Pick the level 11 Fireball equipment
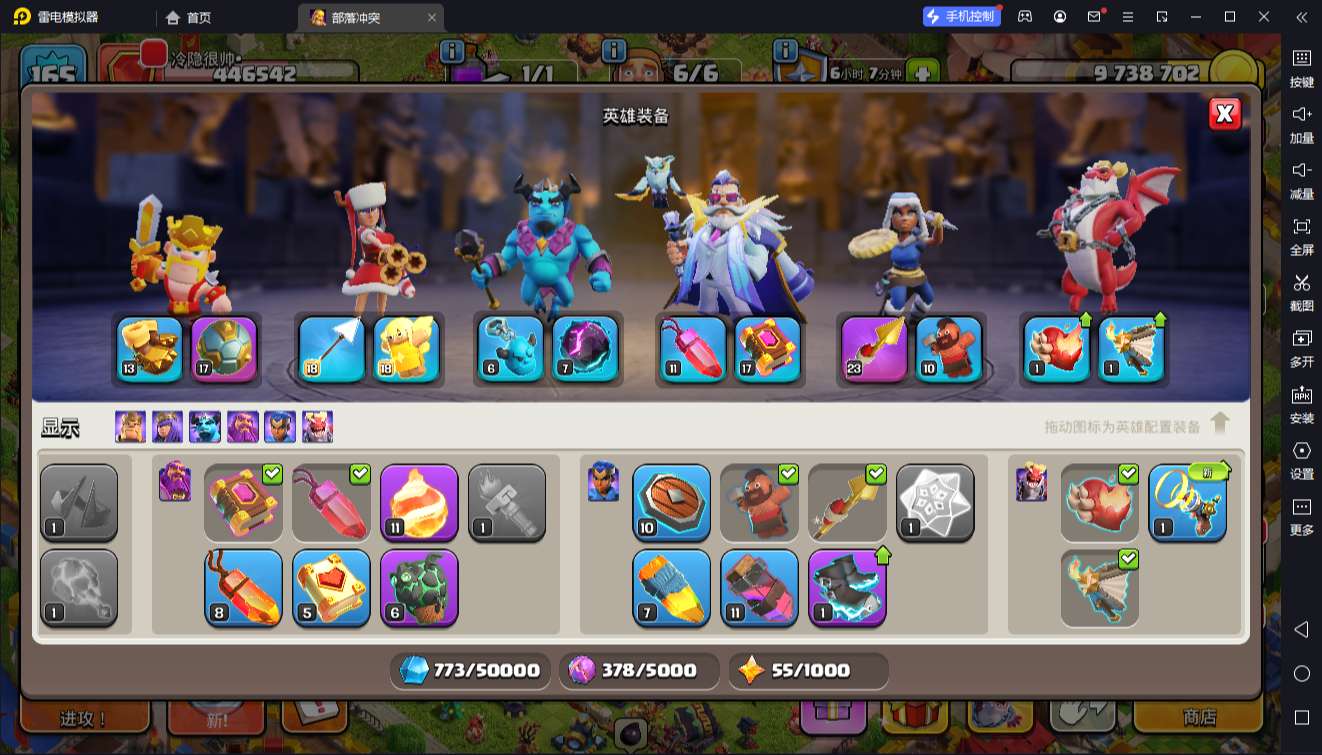 419,503
